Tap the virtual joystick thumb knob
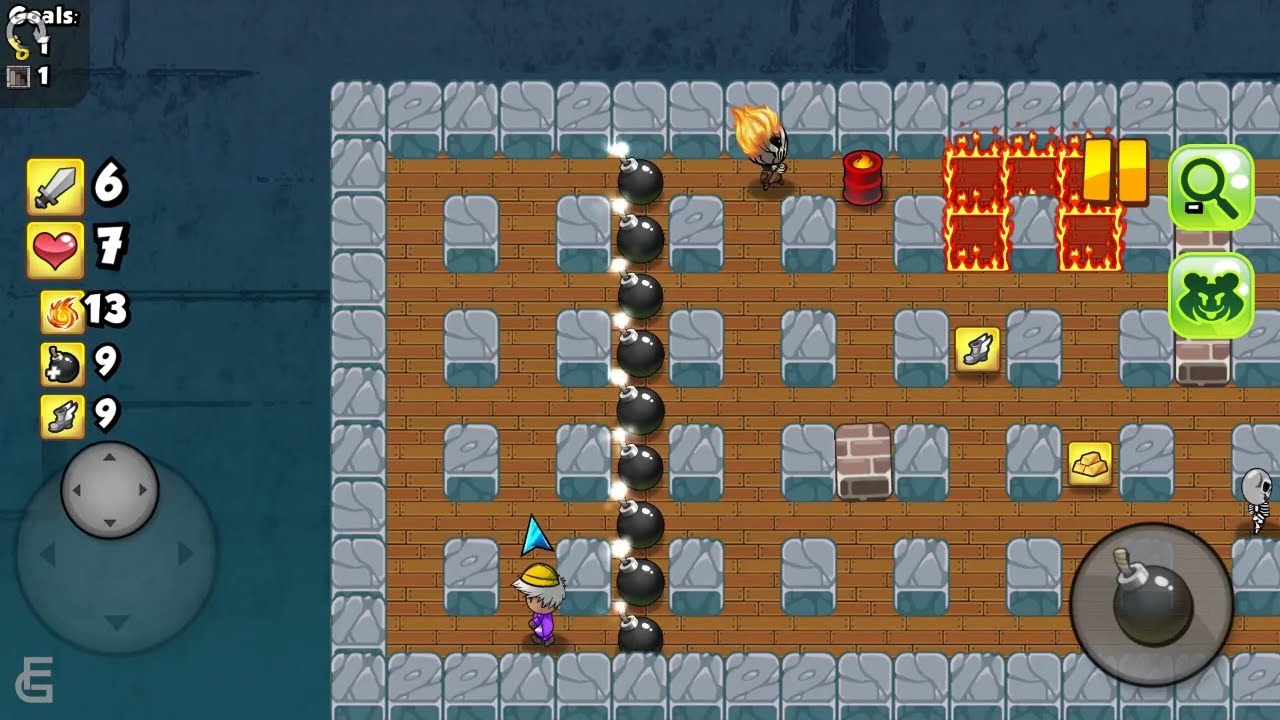1280x720 pixels. click(110, 489)
